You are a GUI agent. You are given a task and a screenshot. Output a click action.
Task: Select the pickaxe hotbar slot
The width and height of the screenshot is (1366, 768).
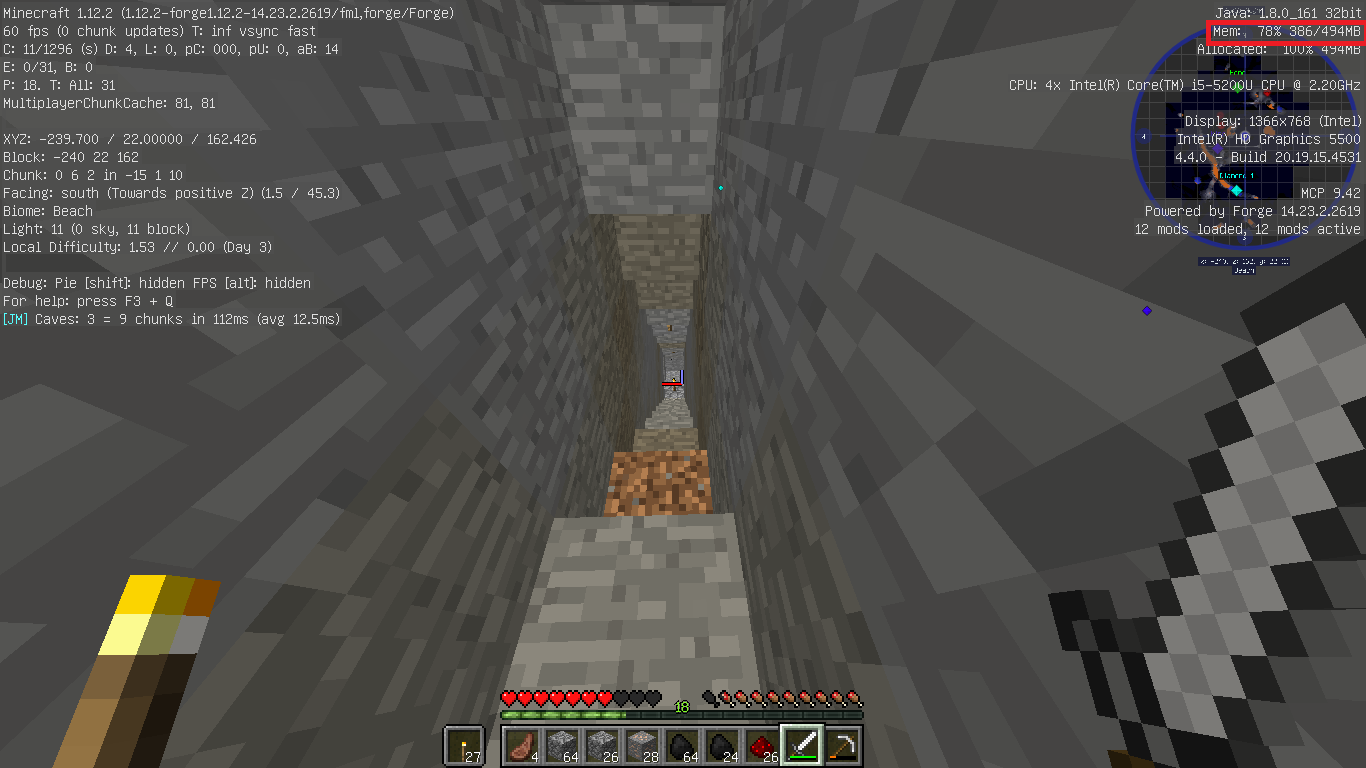coord(842,745)
